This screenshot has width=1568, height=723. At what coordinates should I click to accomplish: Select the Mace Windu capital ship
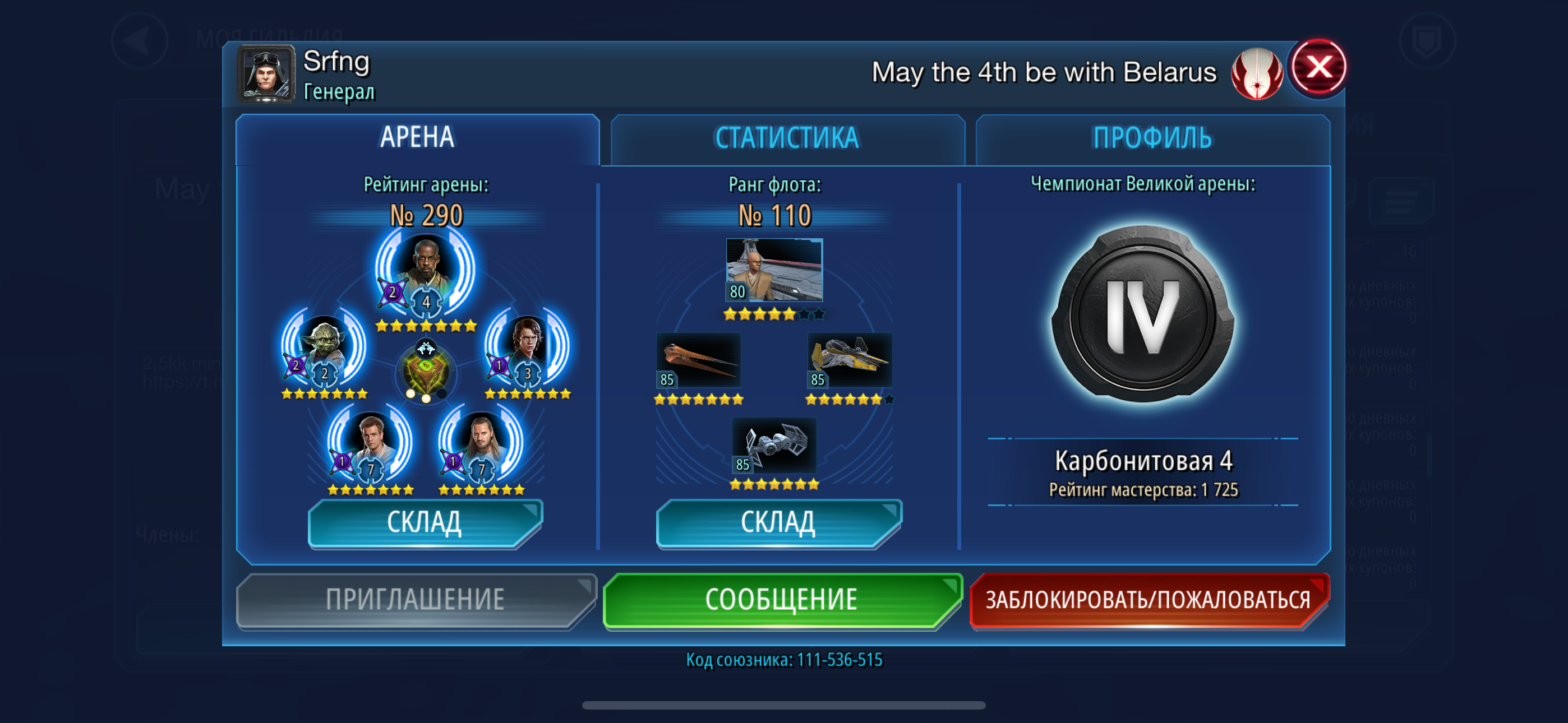point(774,270)
